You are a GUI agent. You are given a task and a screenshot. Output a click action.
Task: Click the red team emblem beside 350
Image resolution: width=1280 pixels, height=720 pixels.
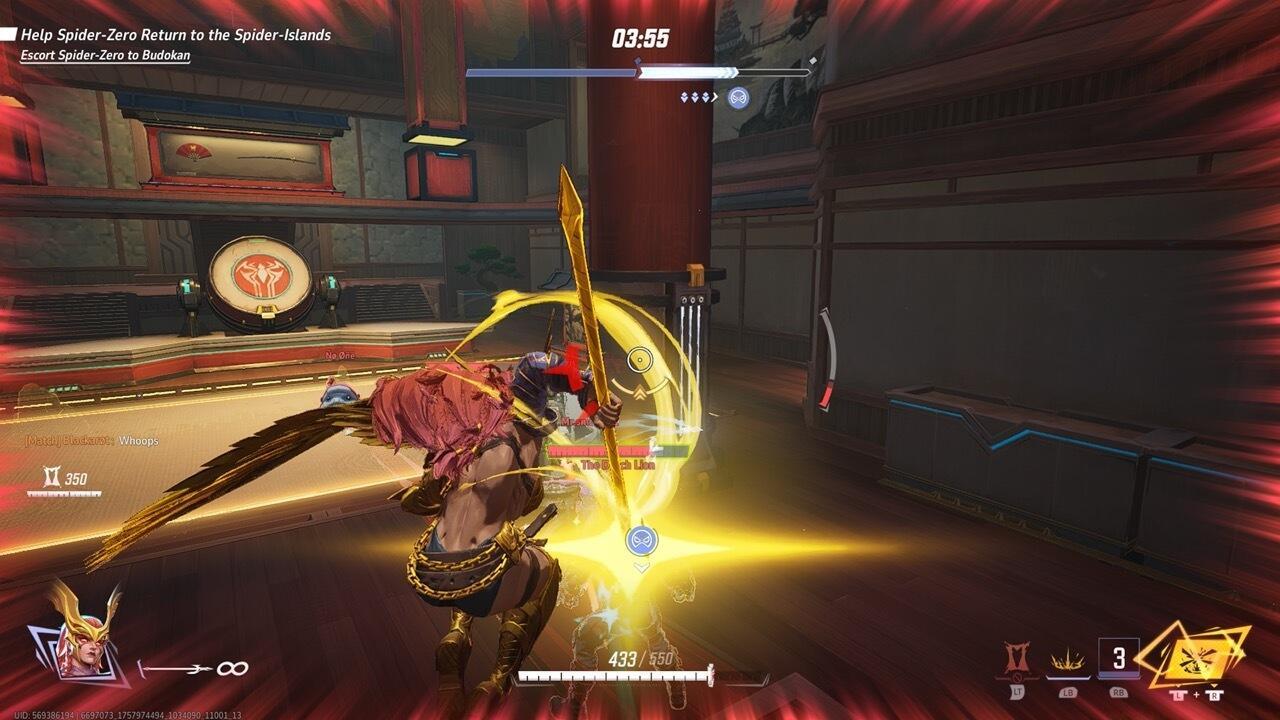[52, 477]
